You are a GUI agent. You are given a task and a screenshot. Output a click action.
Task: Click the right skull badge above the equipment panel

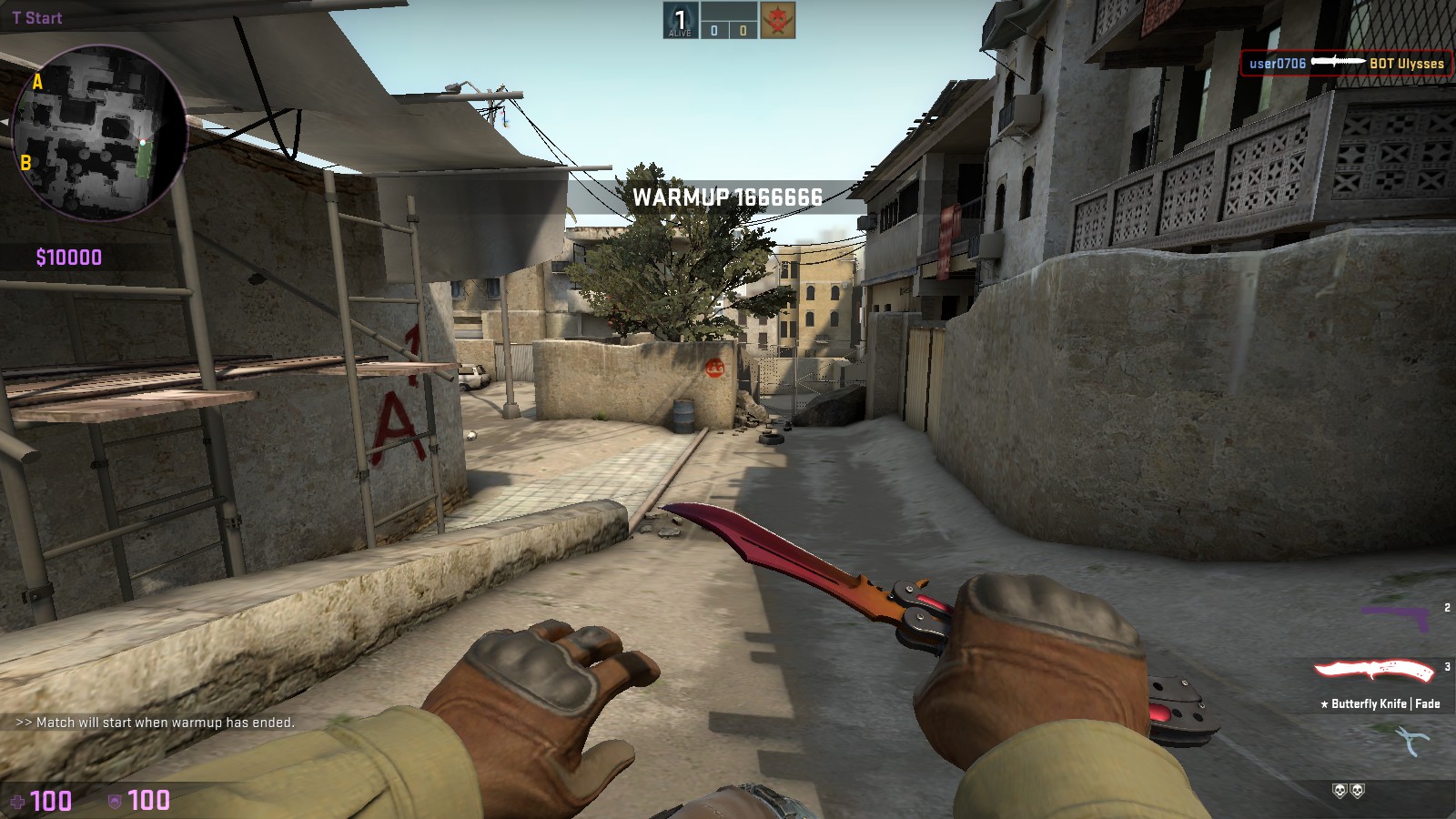[1358, 793]
